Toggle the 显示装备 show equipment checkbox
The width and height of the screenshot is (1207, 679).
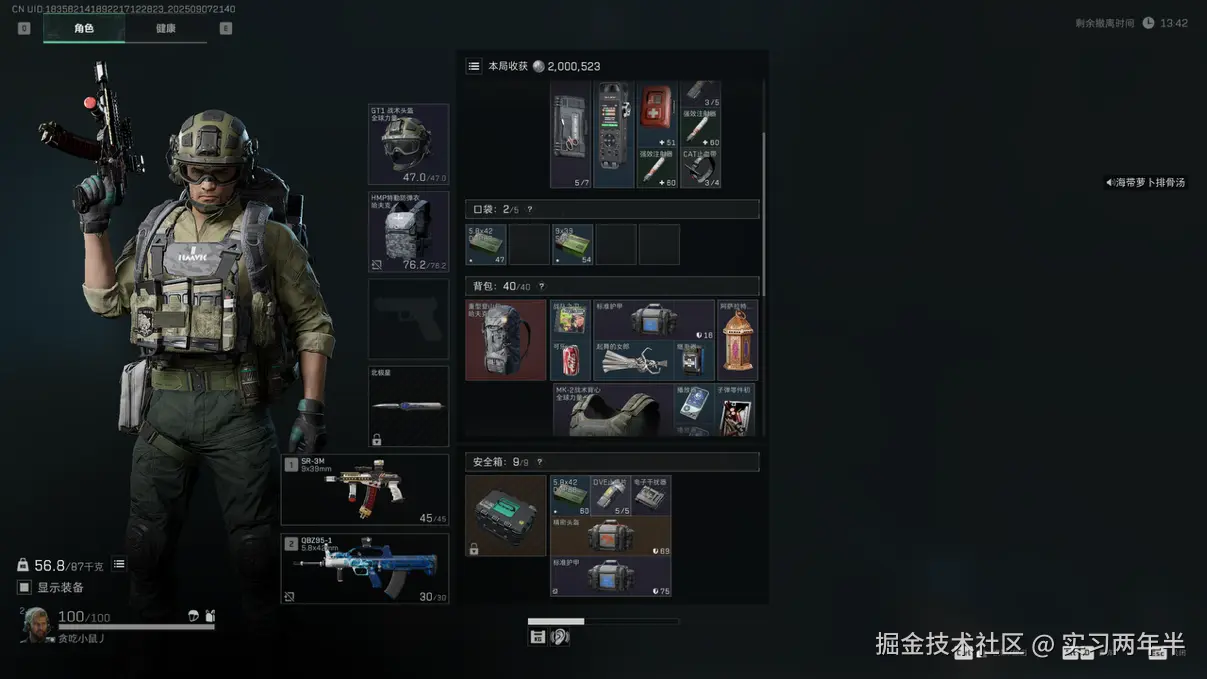coord(25,588)
